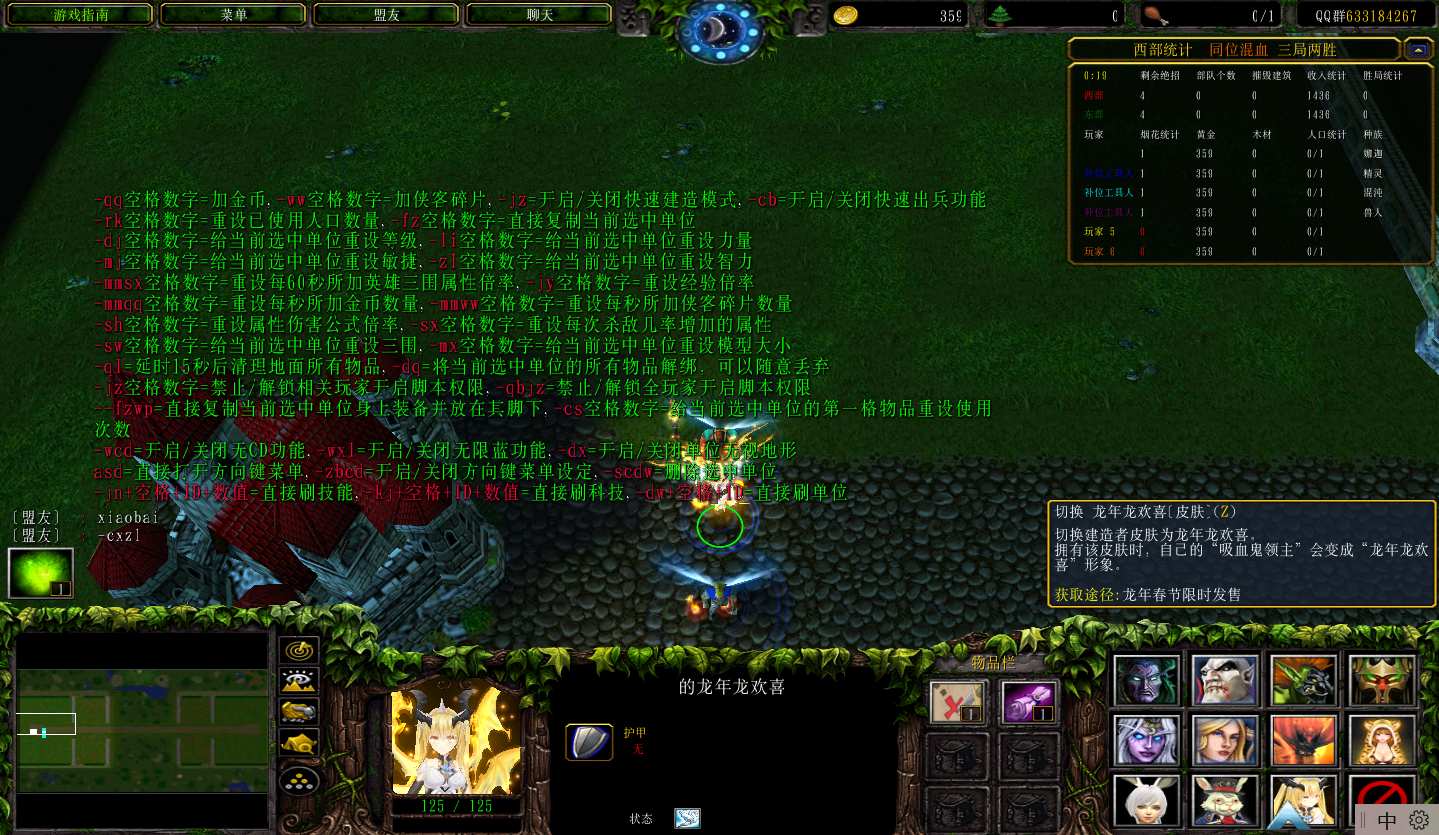Click the blonde dragon girl unit portrait

[x=456, y=741]
